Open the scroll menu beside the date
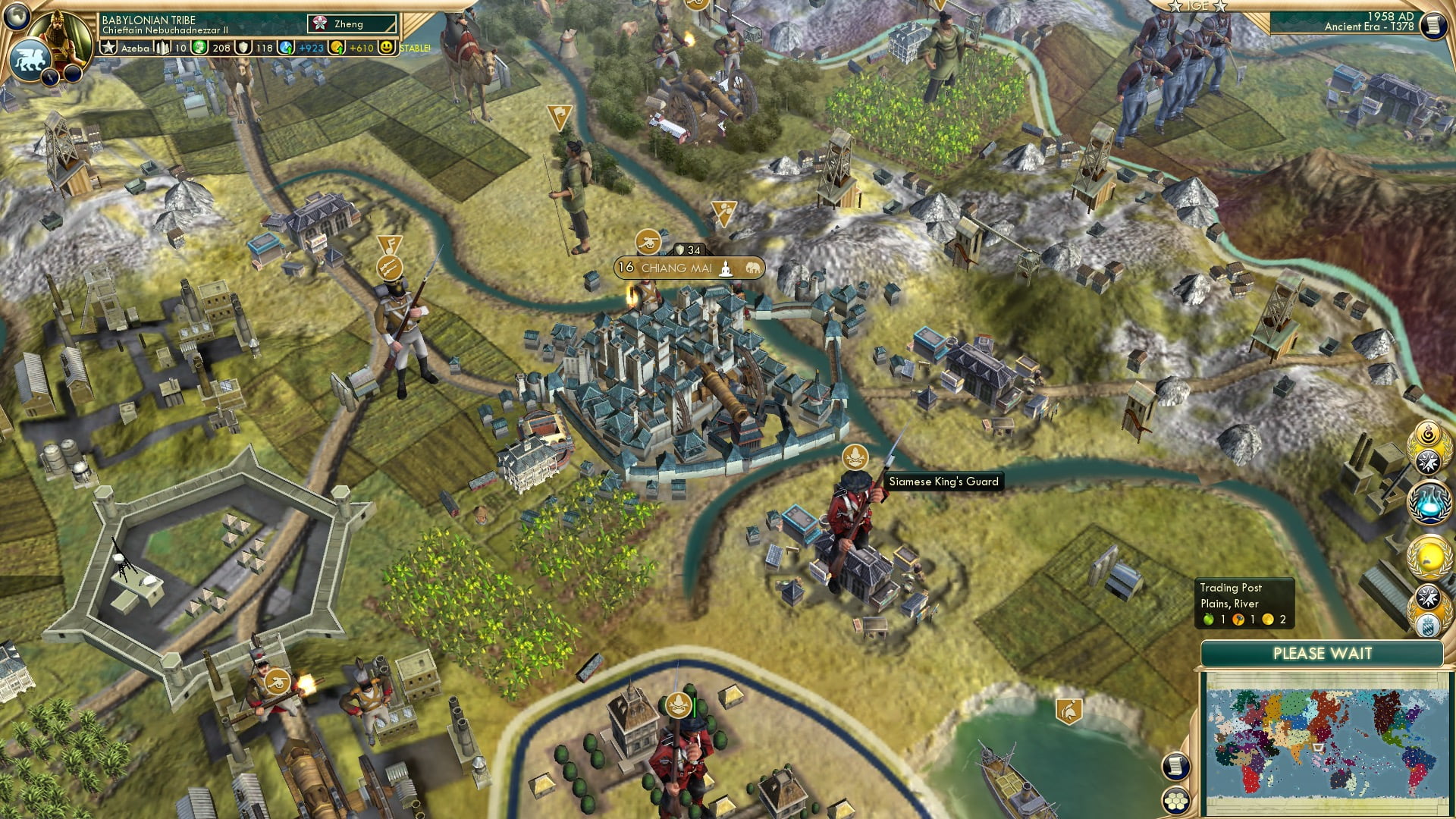1456x819 pixels. pos(1434,25)
